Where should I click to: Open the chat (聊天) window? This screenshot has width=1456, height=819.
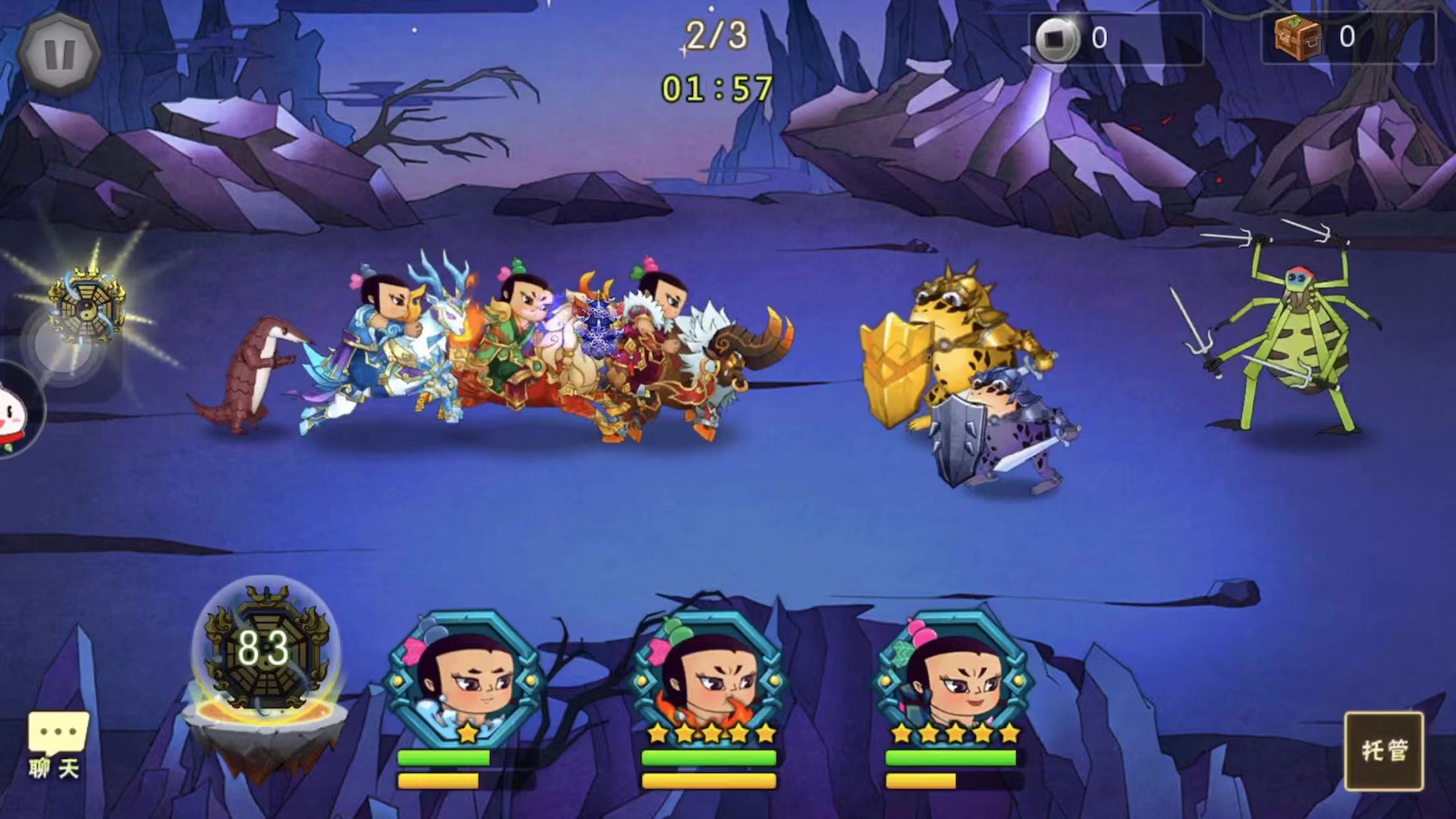click(57, 744)
